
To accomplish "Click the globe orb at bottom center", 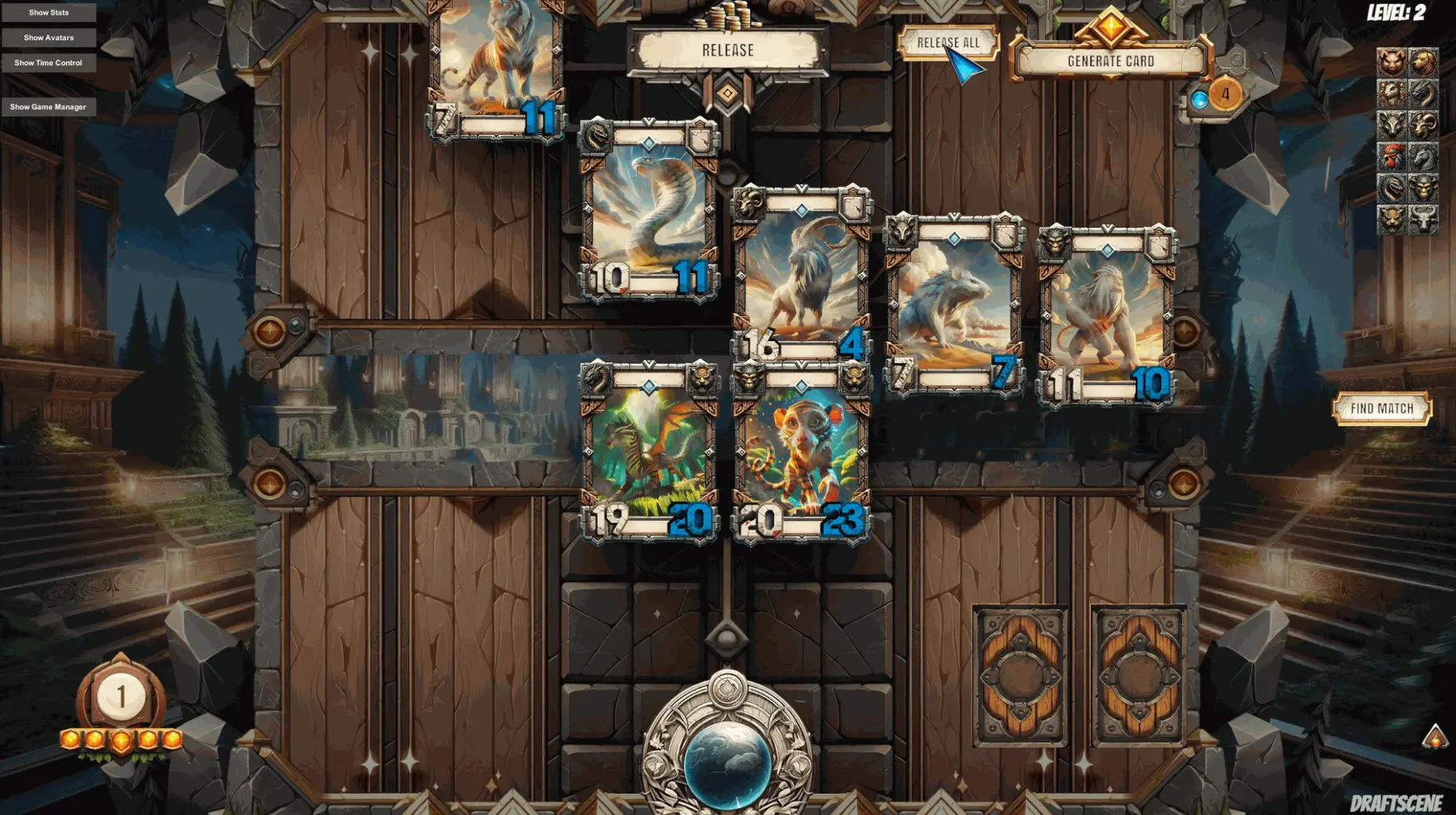I will pyautogui.click(x=727, y=762).
